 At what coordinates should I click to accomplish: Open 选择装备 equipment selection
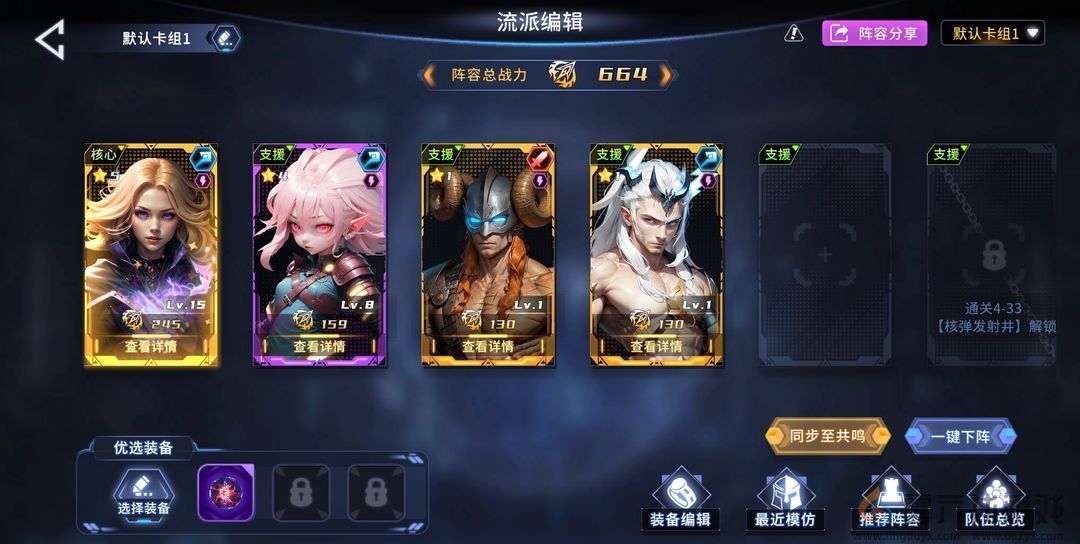pos(143,494)
